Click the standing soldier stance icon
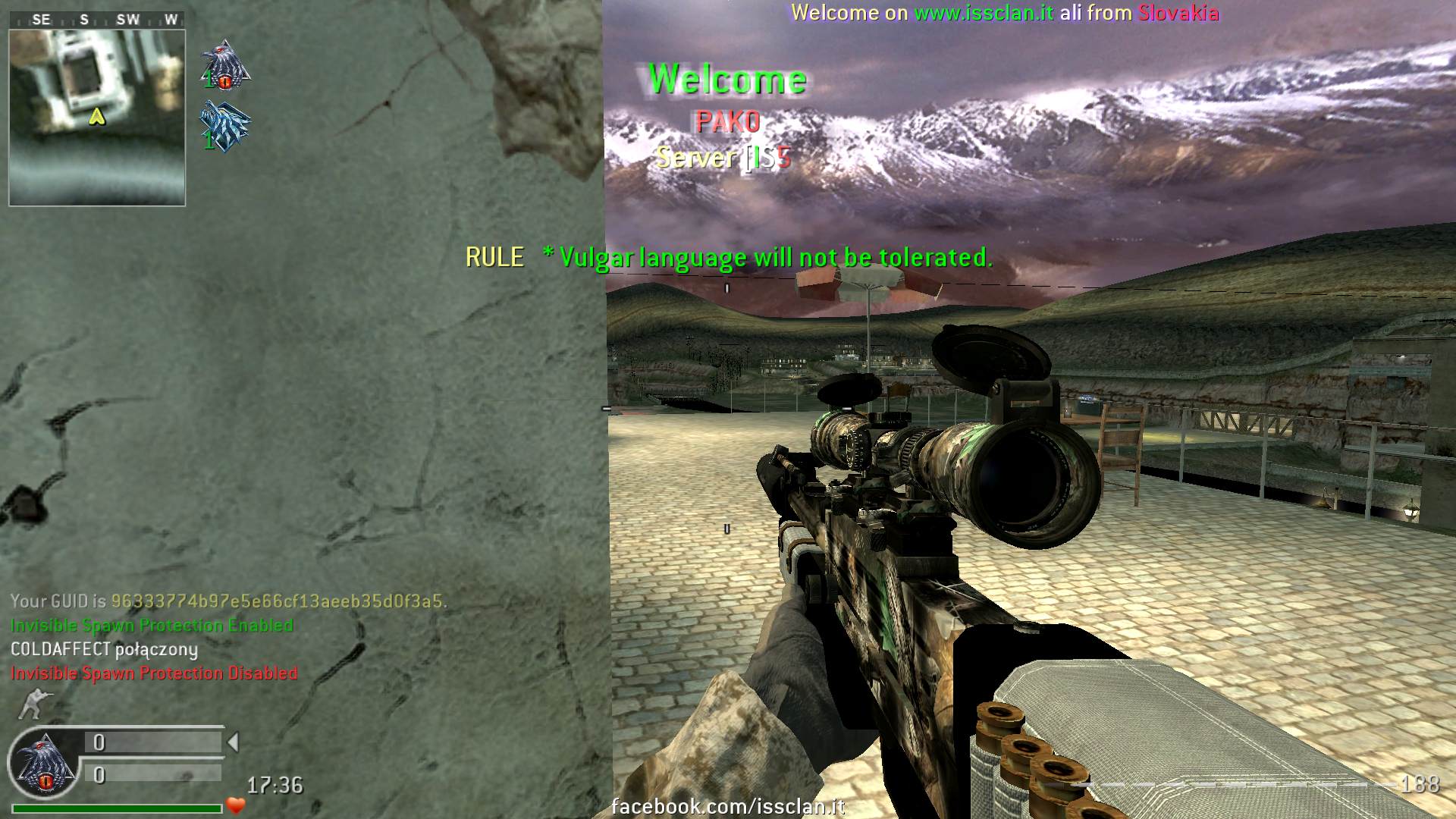The image size is (1456, 819). click(31, 704)
